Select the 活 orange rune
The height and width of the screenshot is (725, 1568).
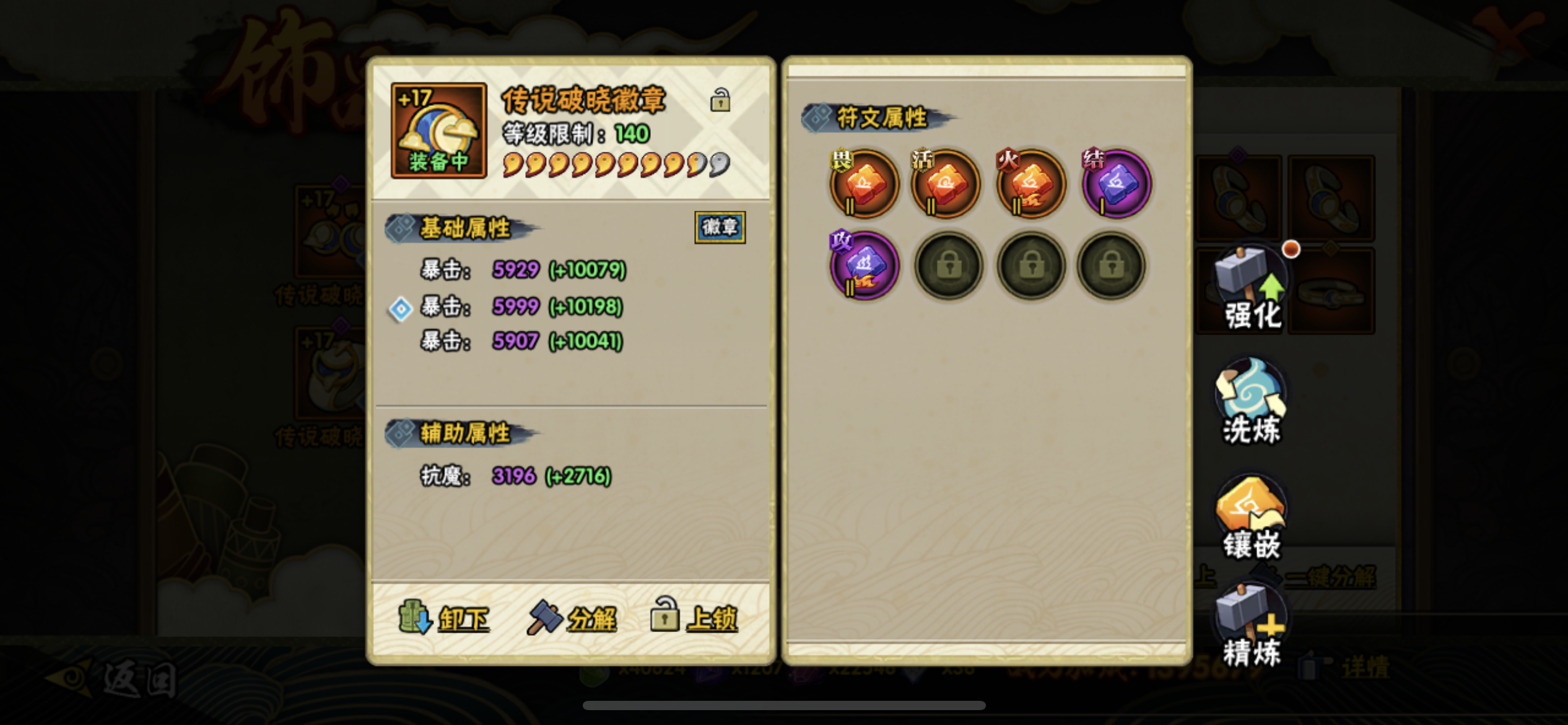[946, 183]
